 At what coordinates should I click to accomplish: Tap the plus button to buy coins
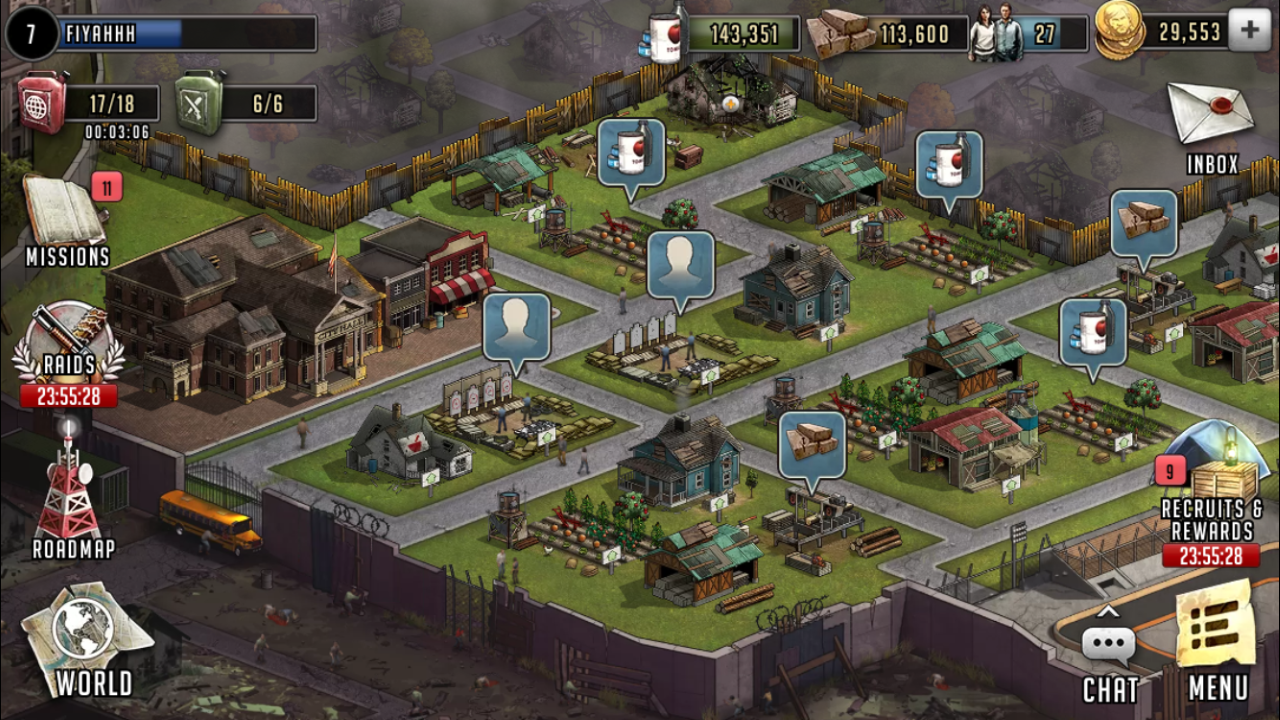(1249, 31)
